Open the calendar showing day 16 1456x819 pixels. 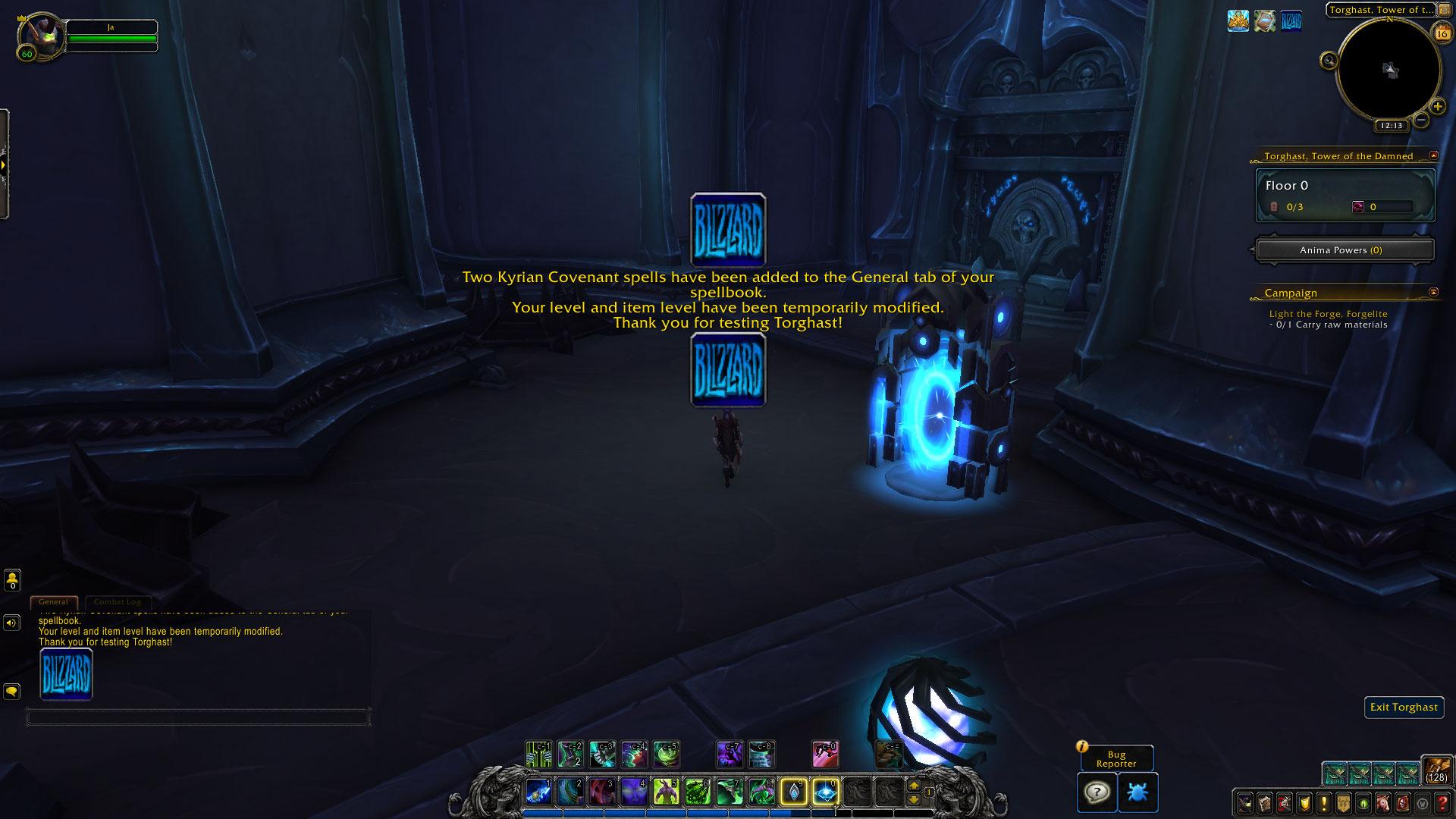coord(1441,33)
